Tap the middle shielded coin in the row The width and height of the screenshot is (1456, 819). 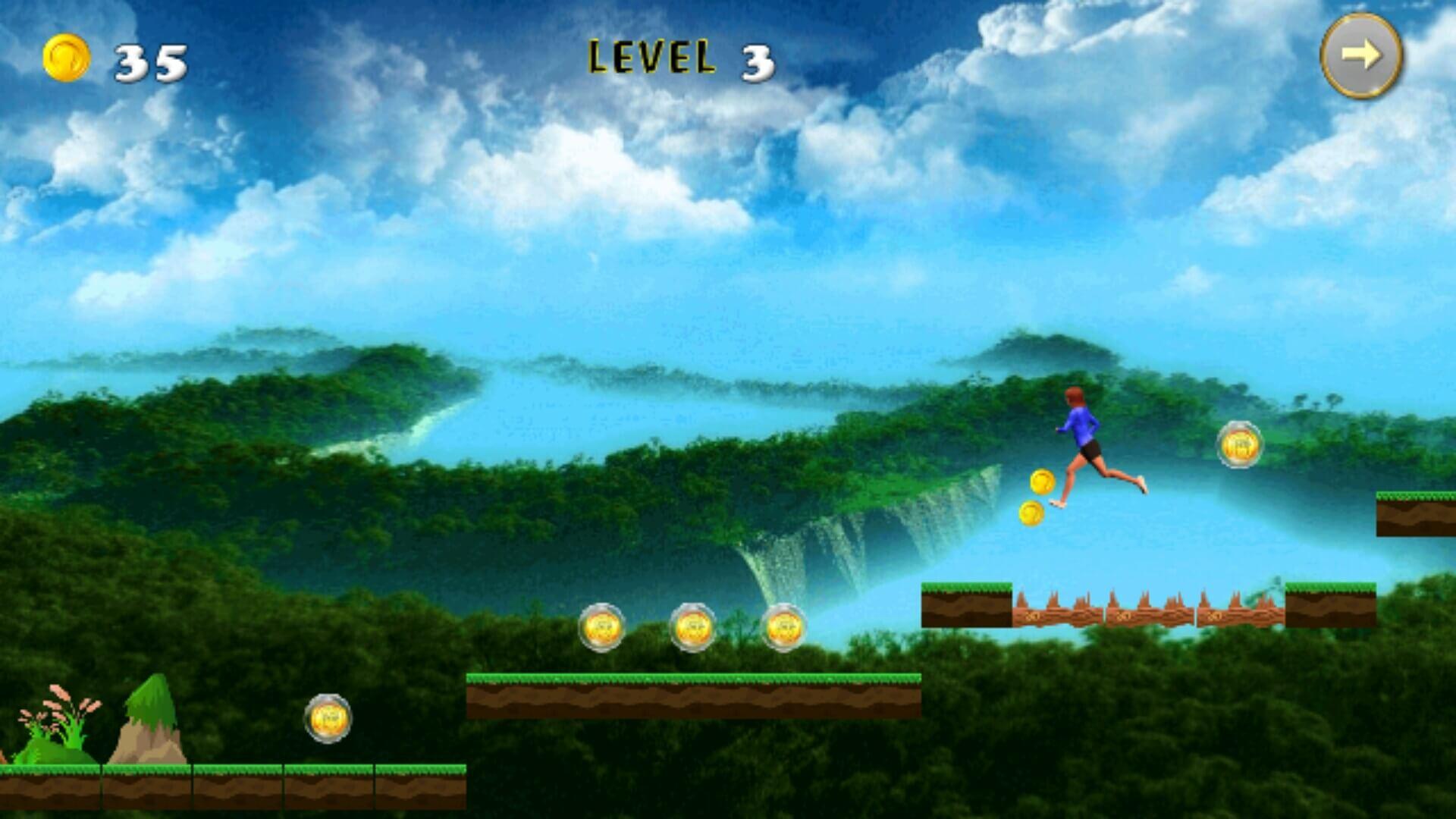[695, 628]
